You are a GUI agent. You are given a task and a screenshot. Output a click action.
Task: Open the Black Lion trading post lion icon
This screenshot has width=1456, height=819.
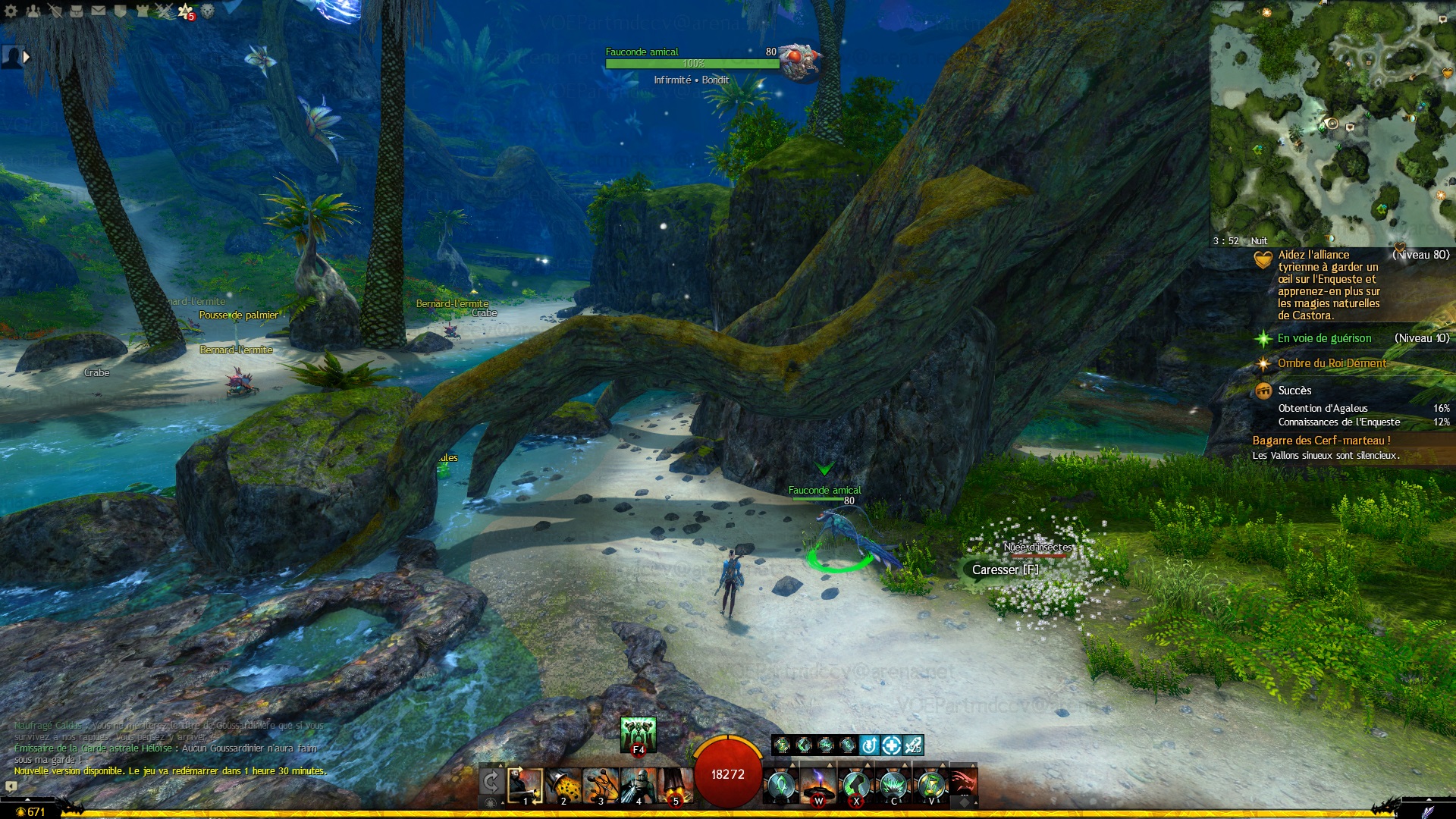208,11
